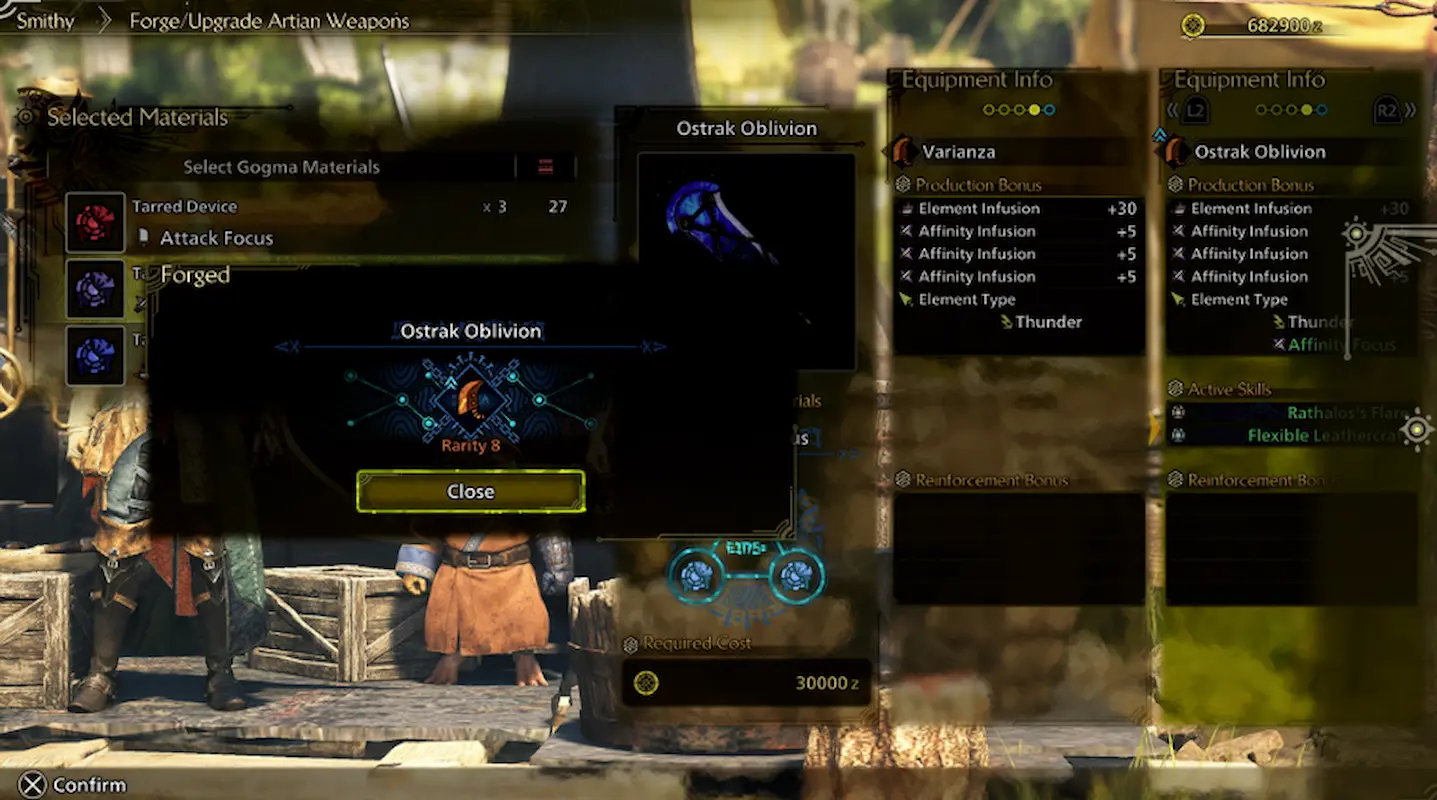The height and width of the screenshot is (800, 1437).
Task: Click the Attack Focus skill icon
Action: tap(146, 238)
